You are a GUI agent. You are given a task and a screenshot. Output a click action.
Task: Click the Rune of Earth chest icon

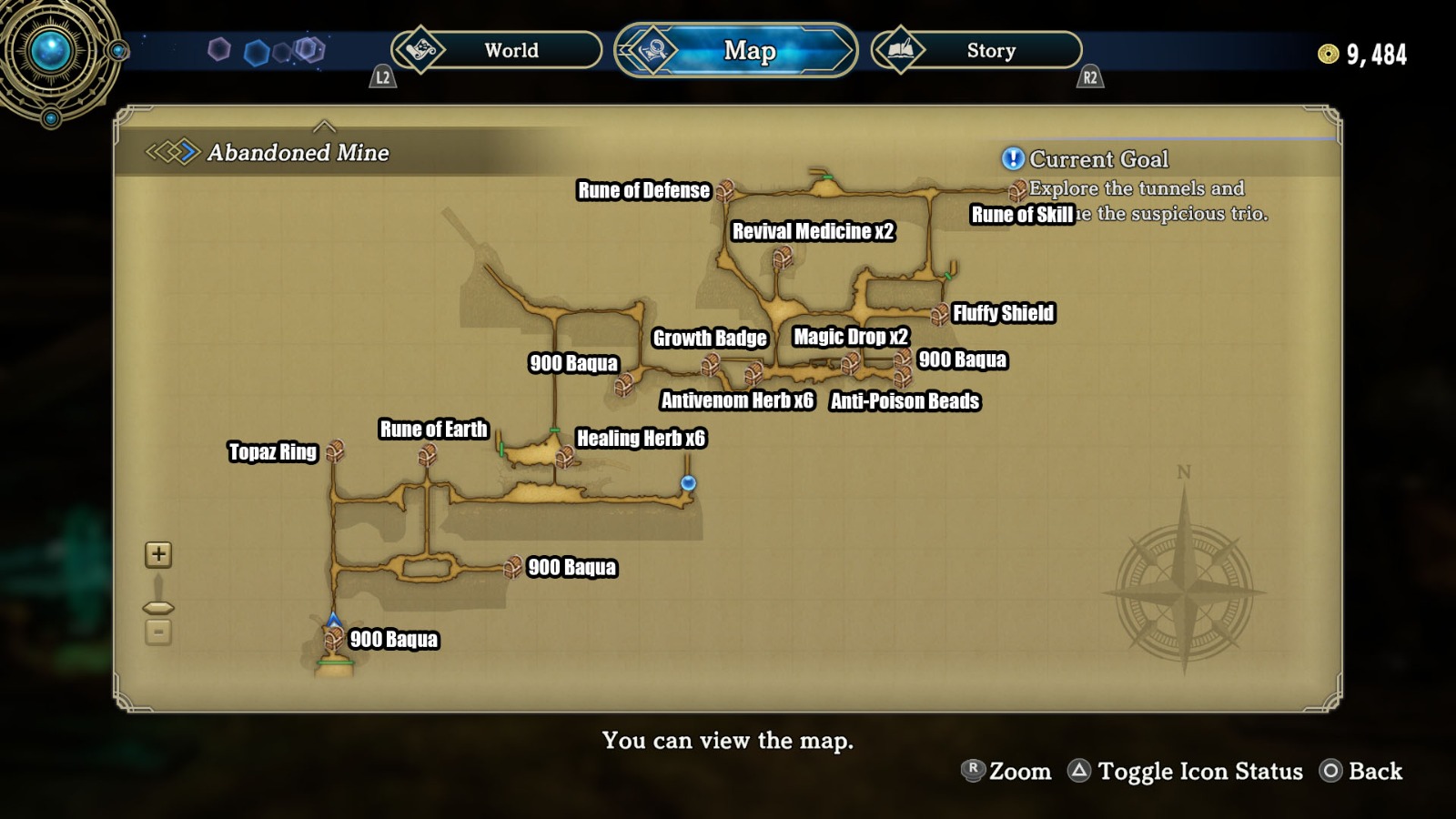coord(428,452)
